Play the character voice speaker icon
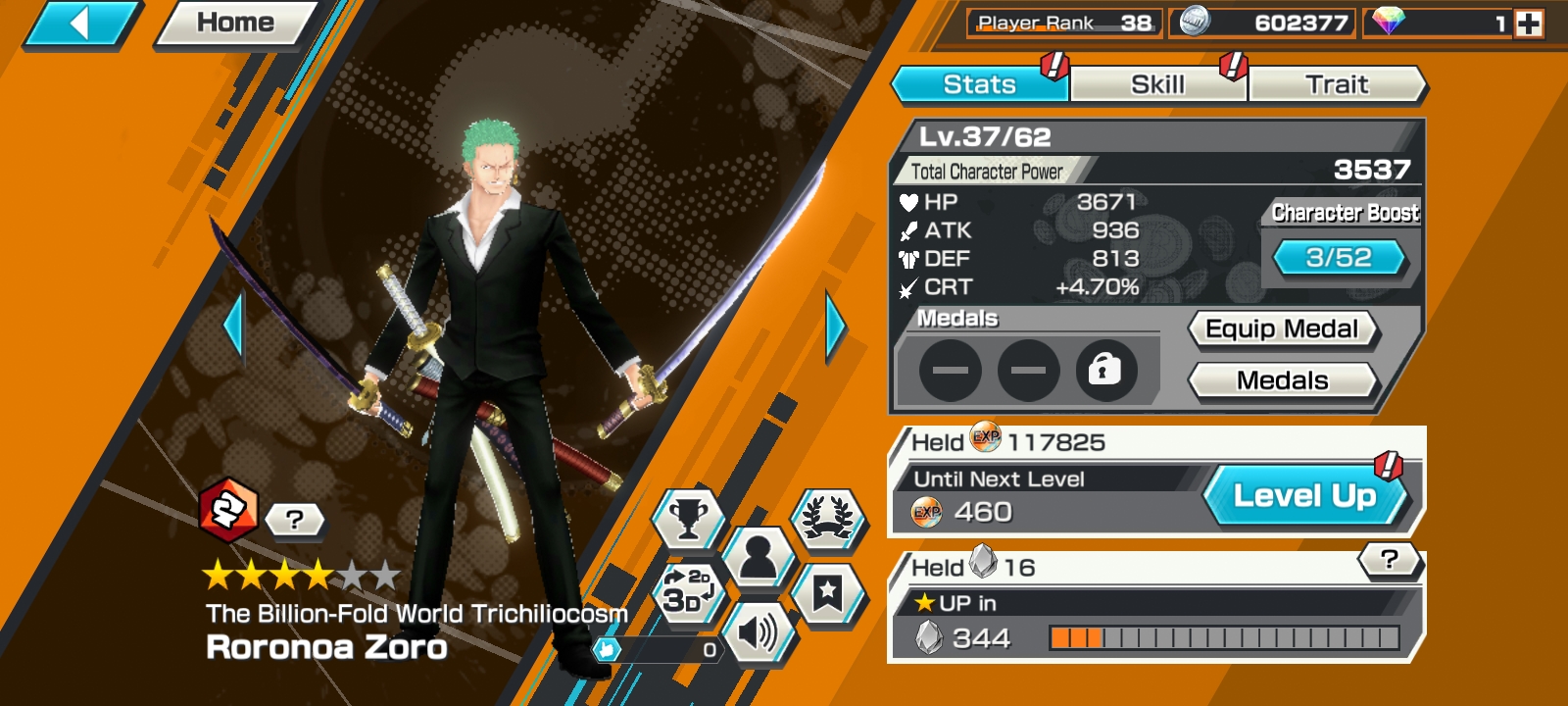Image resolution: width=1568 pixels, height=706 pixels. [758, 632]
